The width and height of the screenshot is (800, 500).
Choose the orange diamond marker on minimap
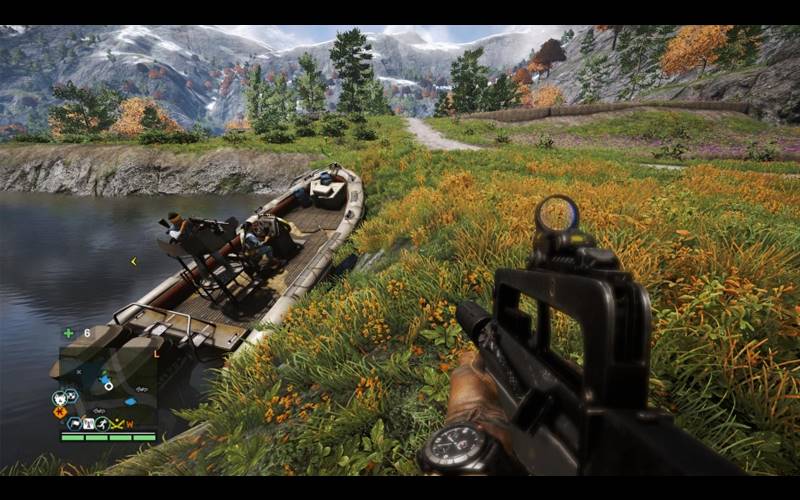point(60,411)
